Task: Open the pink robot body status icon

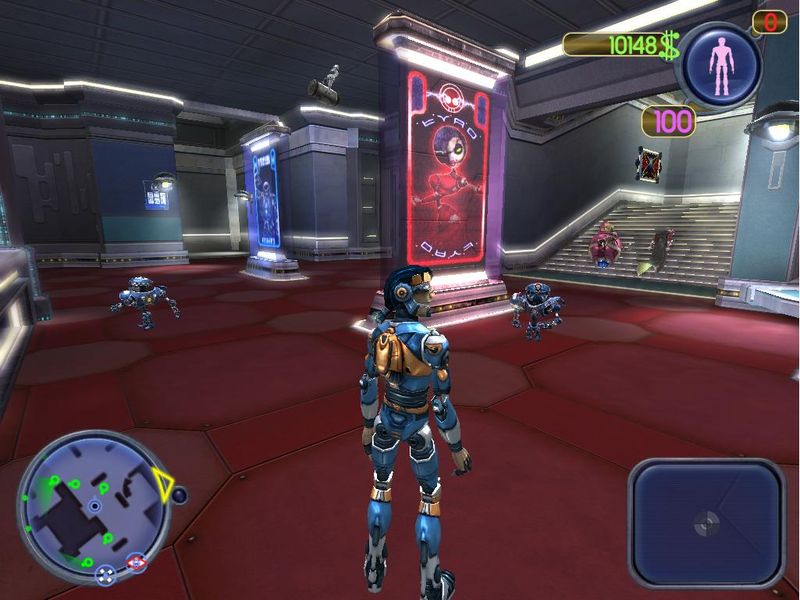Action: tap(720, 63)
